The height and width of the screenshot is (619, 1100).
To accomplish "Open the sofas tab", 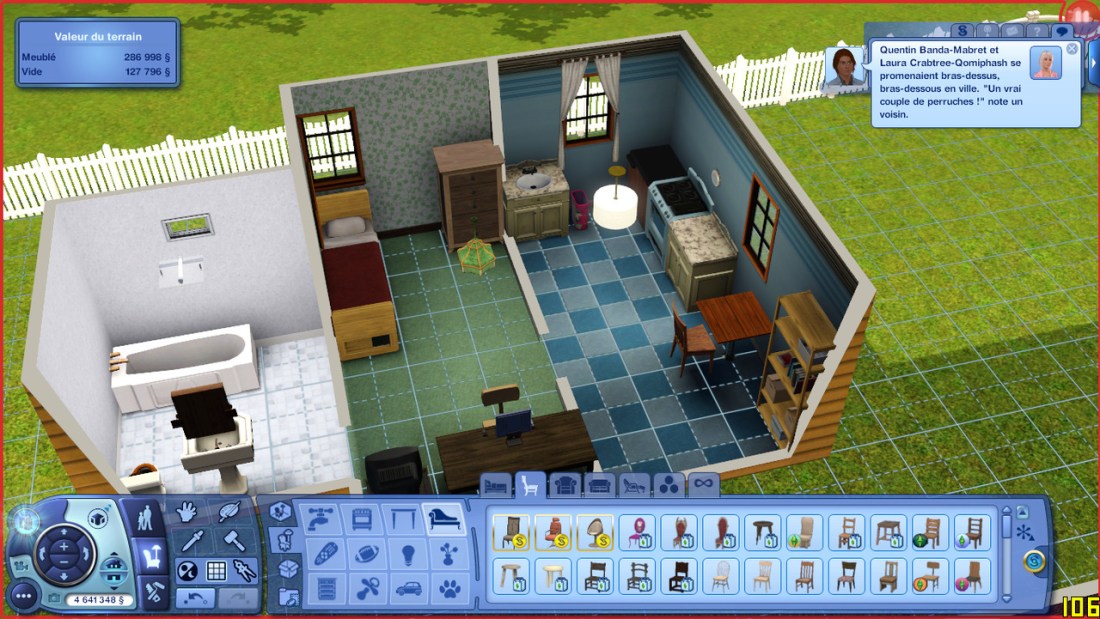I will 600,486.
